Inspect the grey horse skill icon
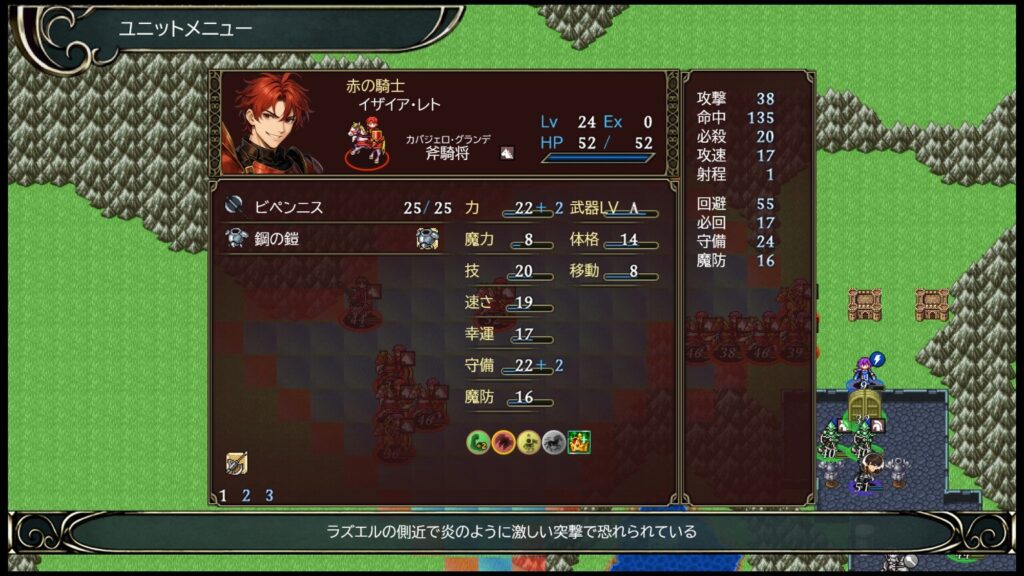Screen dimensions: 1024x576 coord(554,441)
